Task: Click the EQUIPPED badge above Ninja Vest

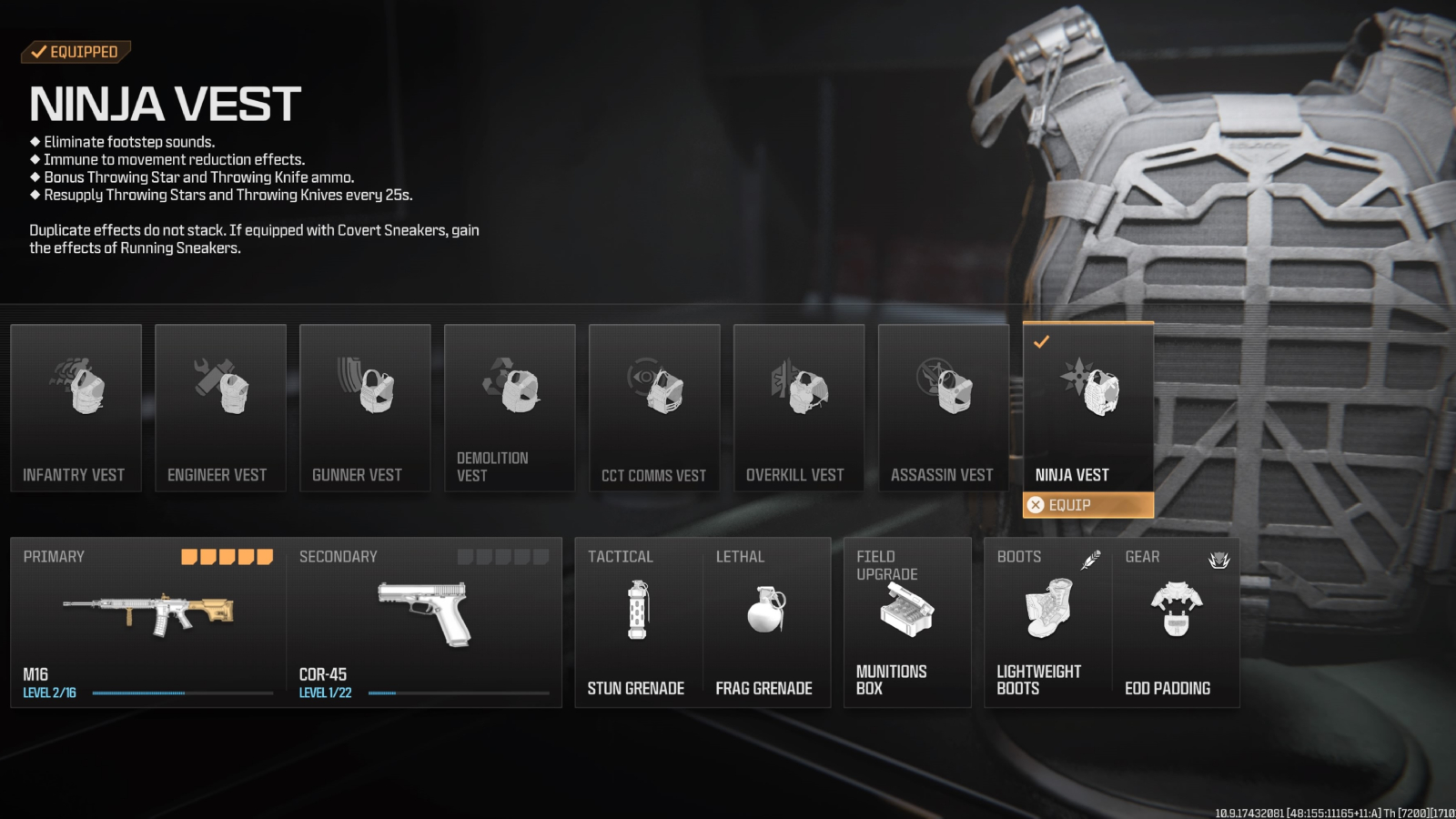Action: pos(76,52)
